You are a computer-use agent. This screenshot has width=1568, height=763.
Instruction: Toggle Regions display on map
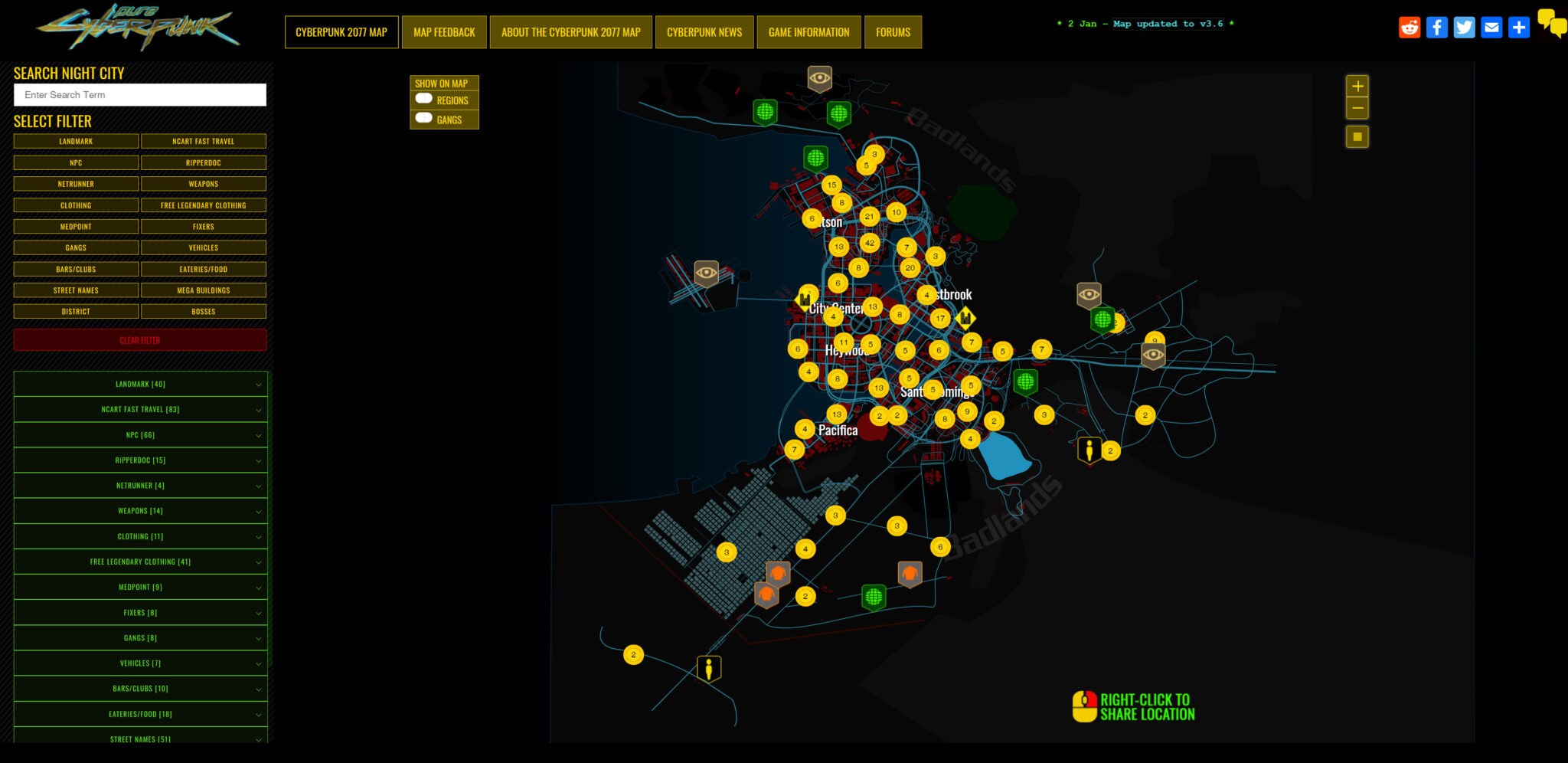pyautogui.click(x=424, y=99)
